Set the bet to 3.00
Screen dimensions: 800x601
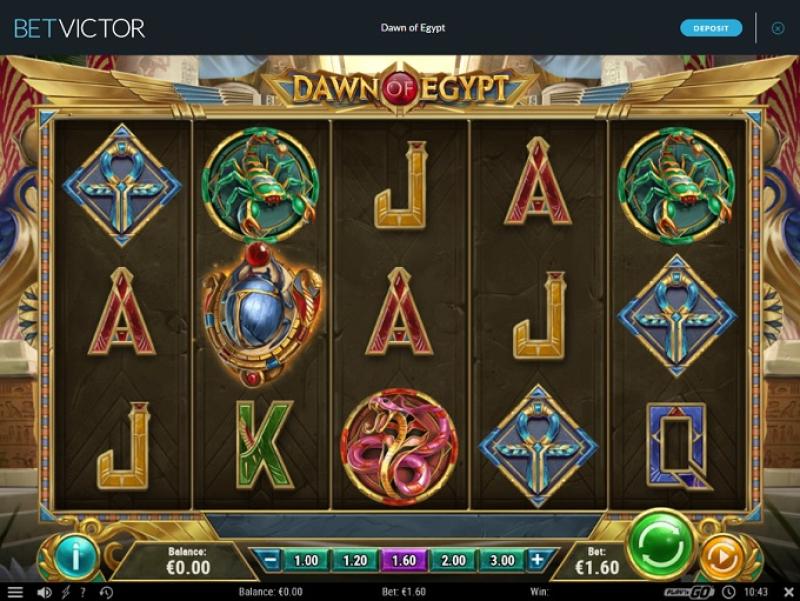tap(502, 561)
